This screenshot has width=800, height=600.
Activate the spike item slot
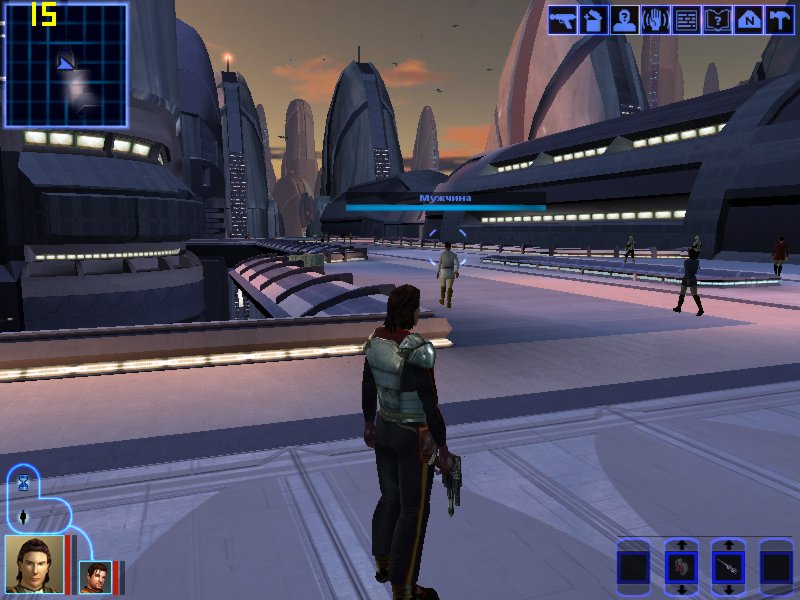[728, 567]
